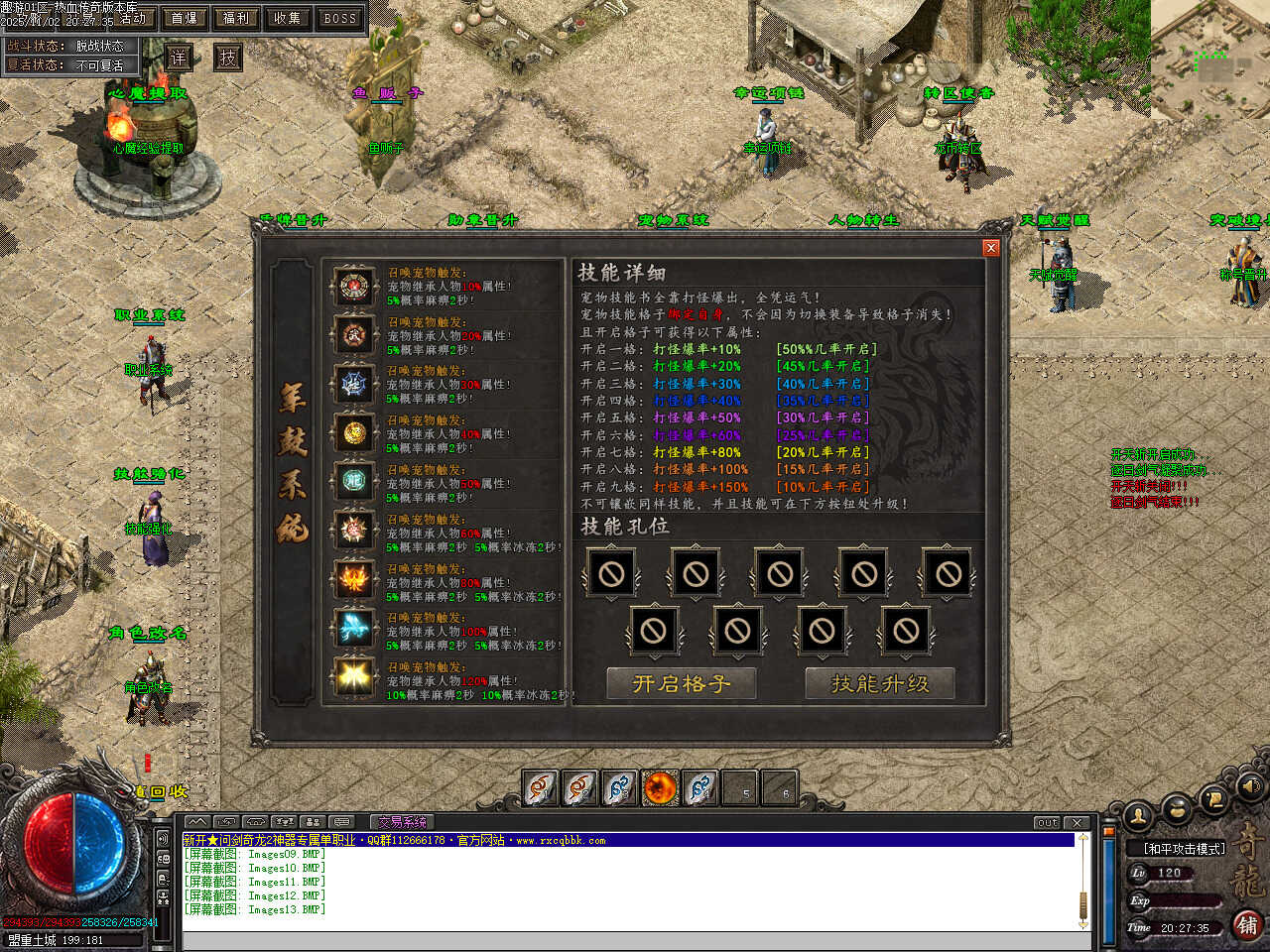This screenshot has height=952, width=1270.
Task: Click the 详 details button
Action: pos(178,57)
